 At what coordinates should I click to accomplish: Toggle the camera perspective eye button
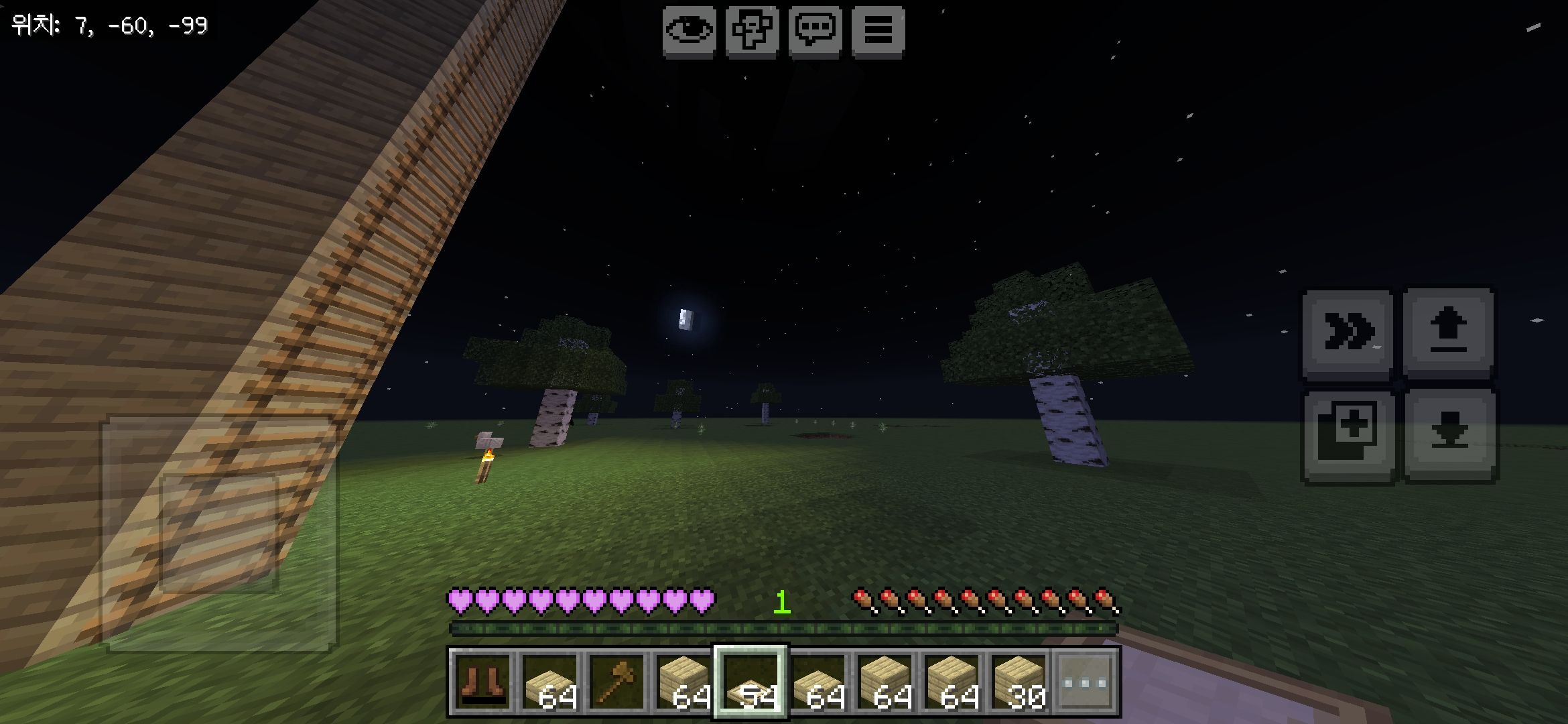pos(689,30)
